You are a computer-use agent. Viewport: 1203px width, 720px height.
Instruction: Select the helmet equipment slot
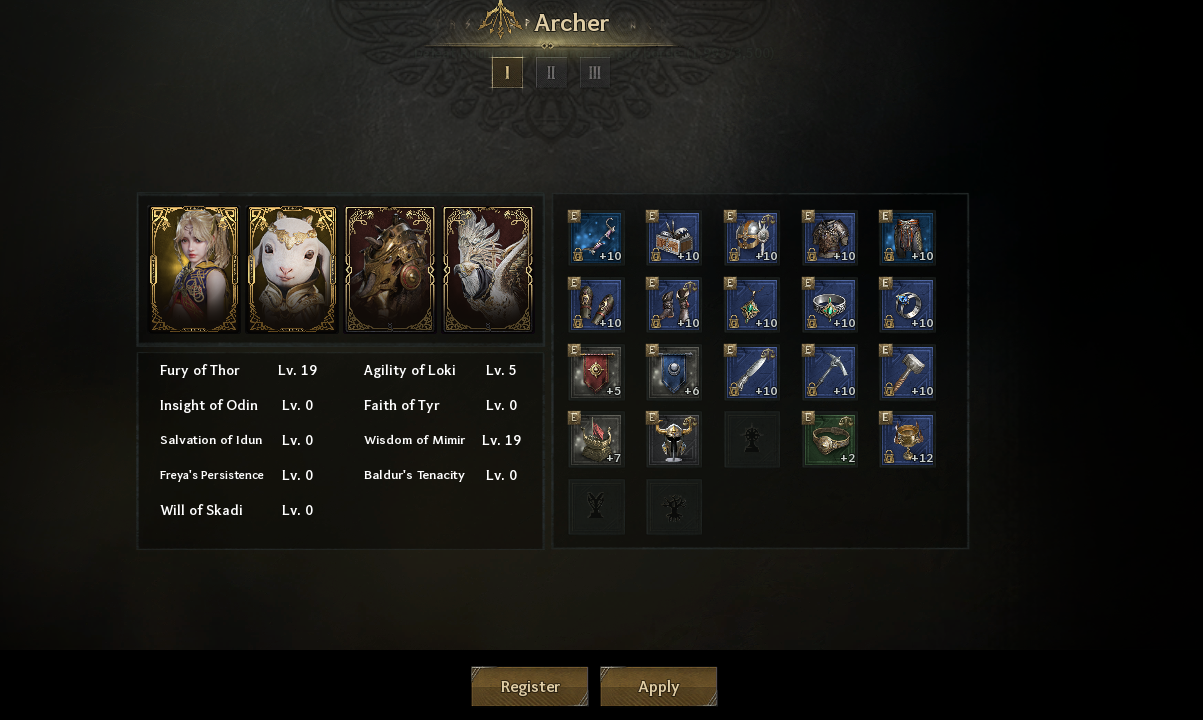coord(752,237)
